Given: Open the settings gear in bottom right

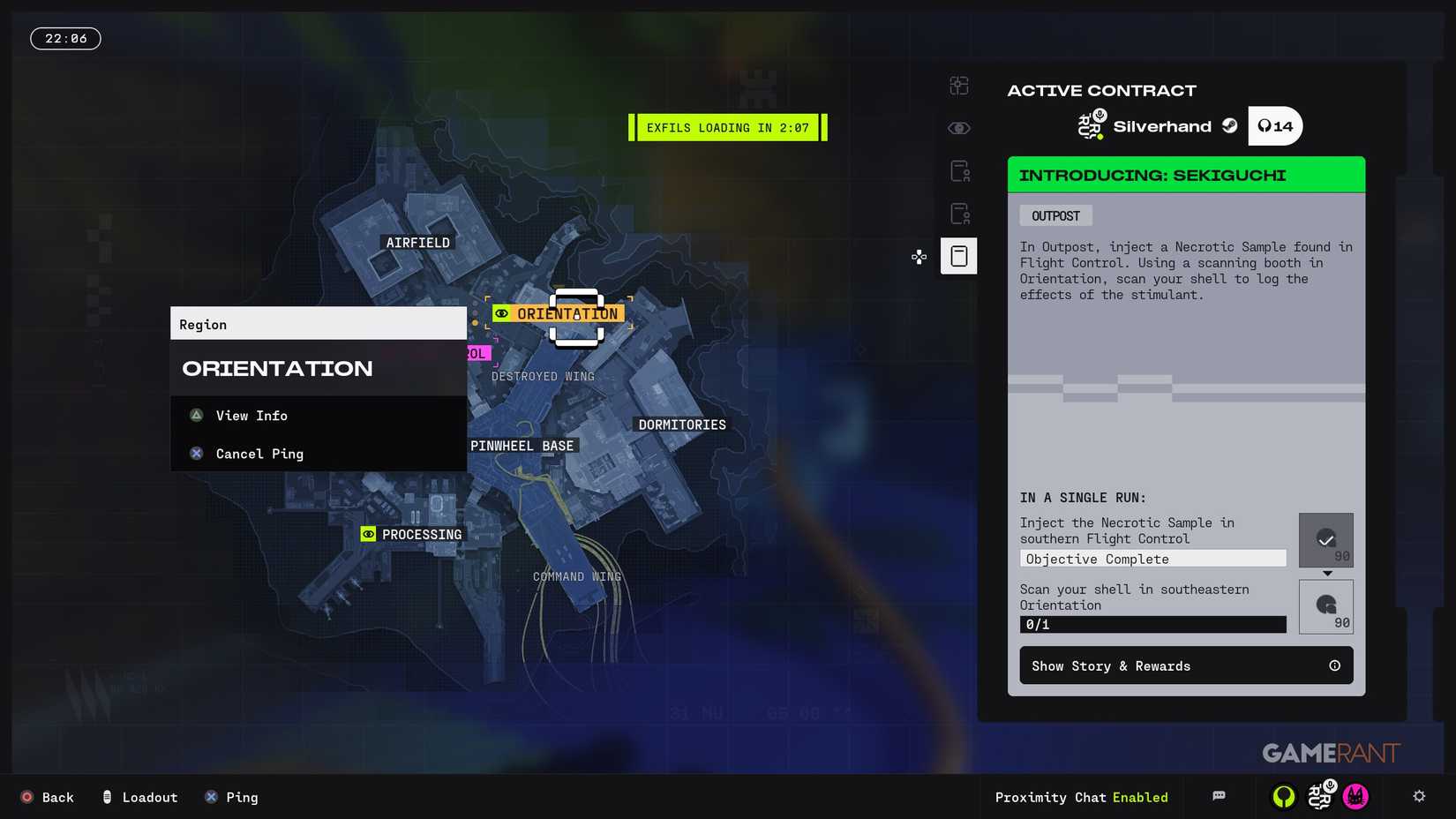Looking at the screenshot, I should click(1420, 797).
